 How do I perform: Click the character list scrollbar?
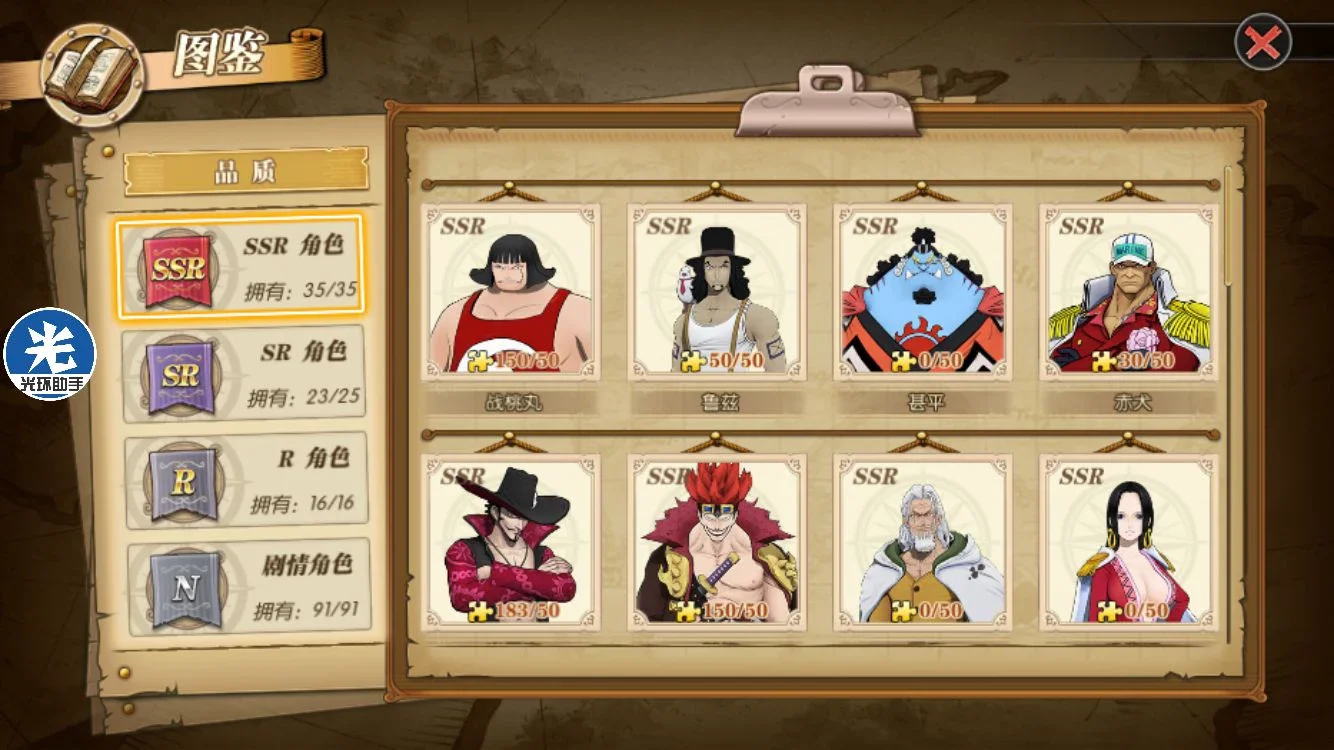[x=1229, y=230]
